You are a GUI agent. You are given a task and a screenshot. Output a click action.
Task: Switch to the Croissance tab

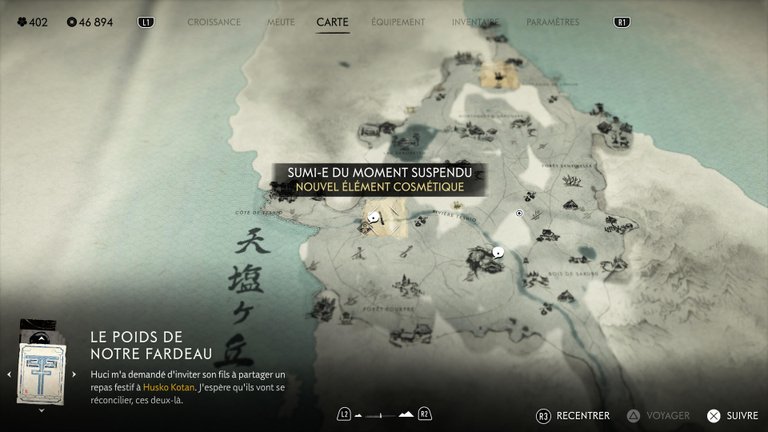click(x=214, y=21)
